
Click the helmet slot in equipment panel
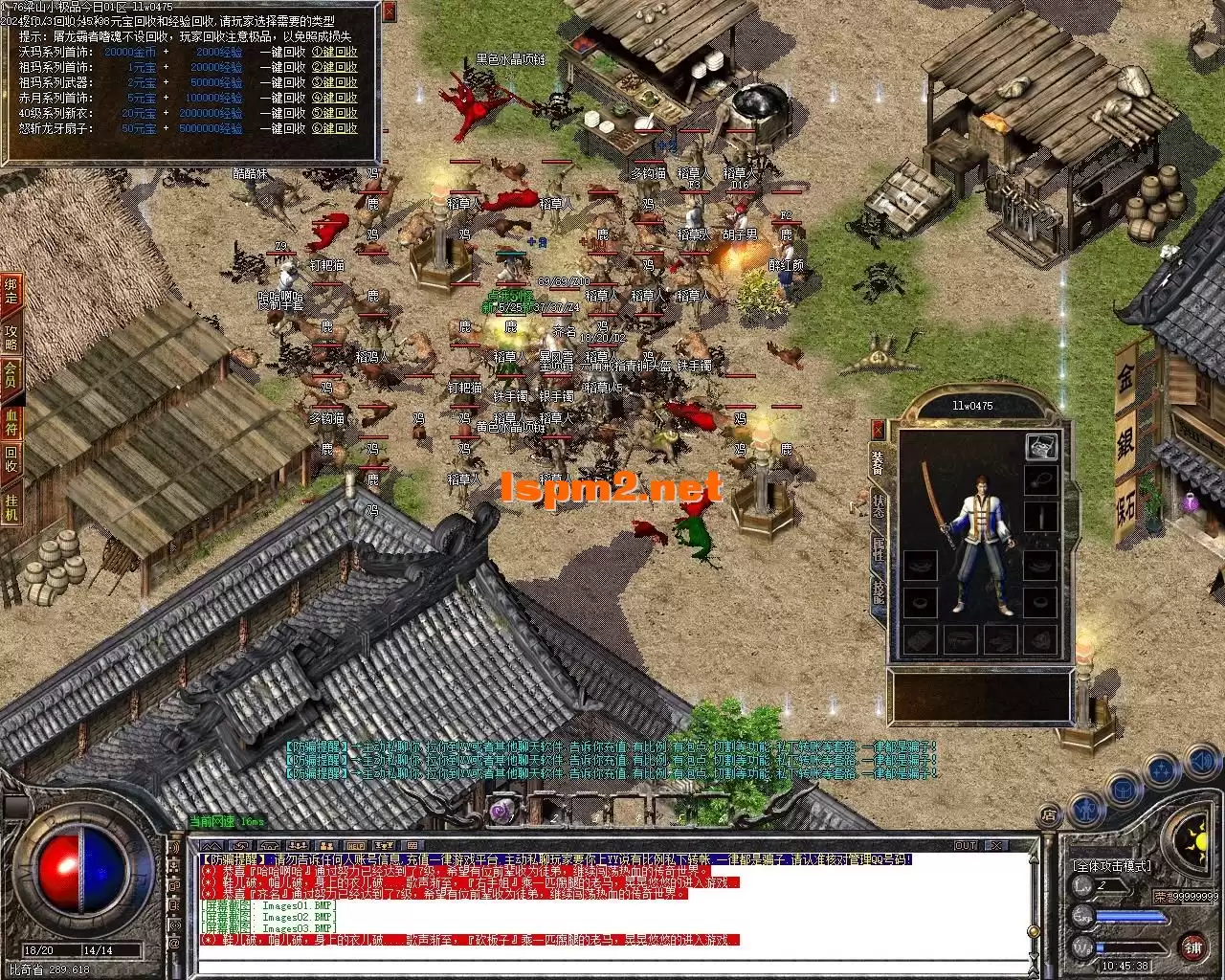pyautogui.click(x=1041, y=447)
